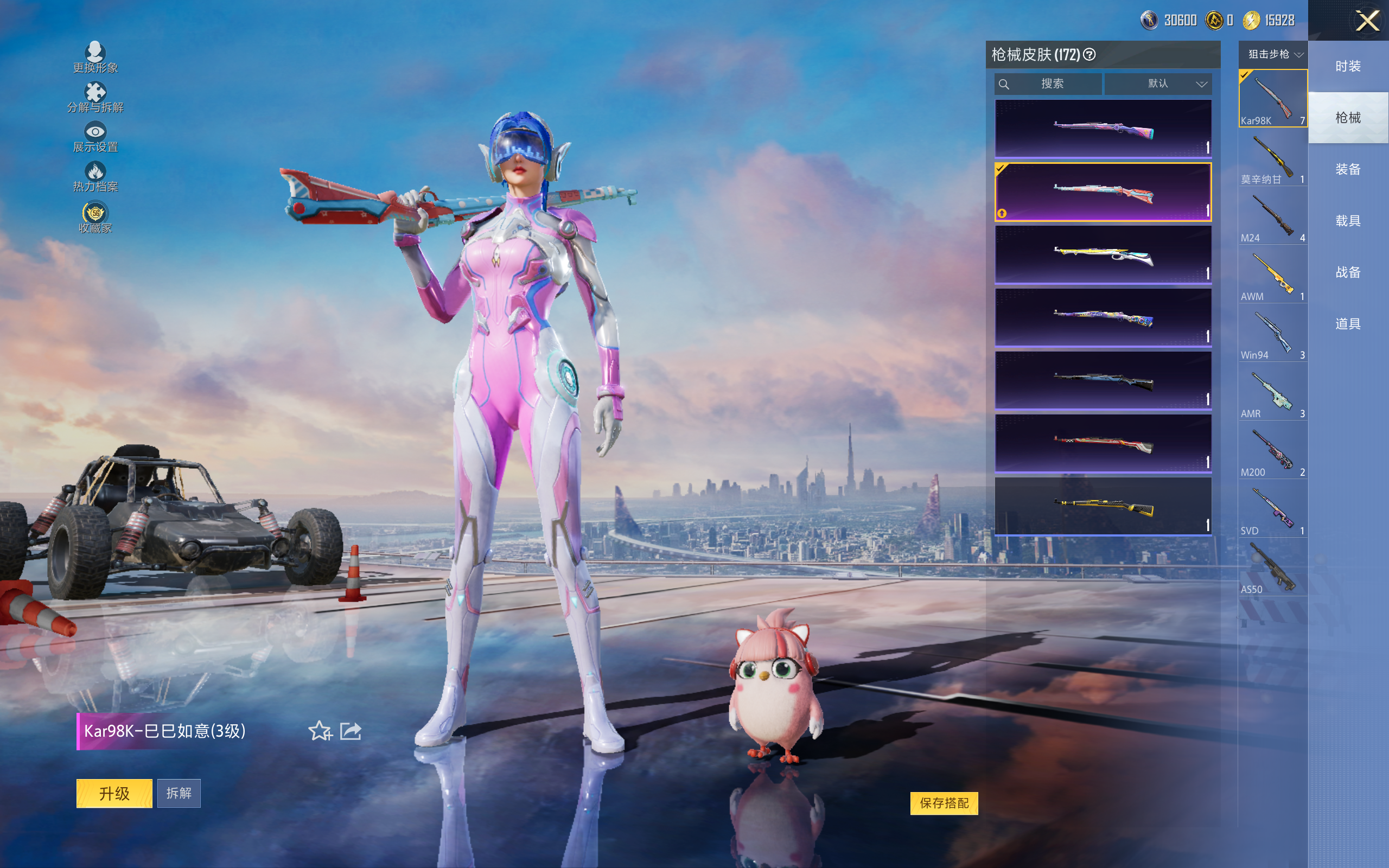Go to the 战备 tab
1389x868 pixels.
1348,272
